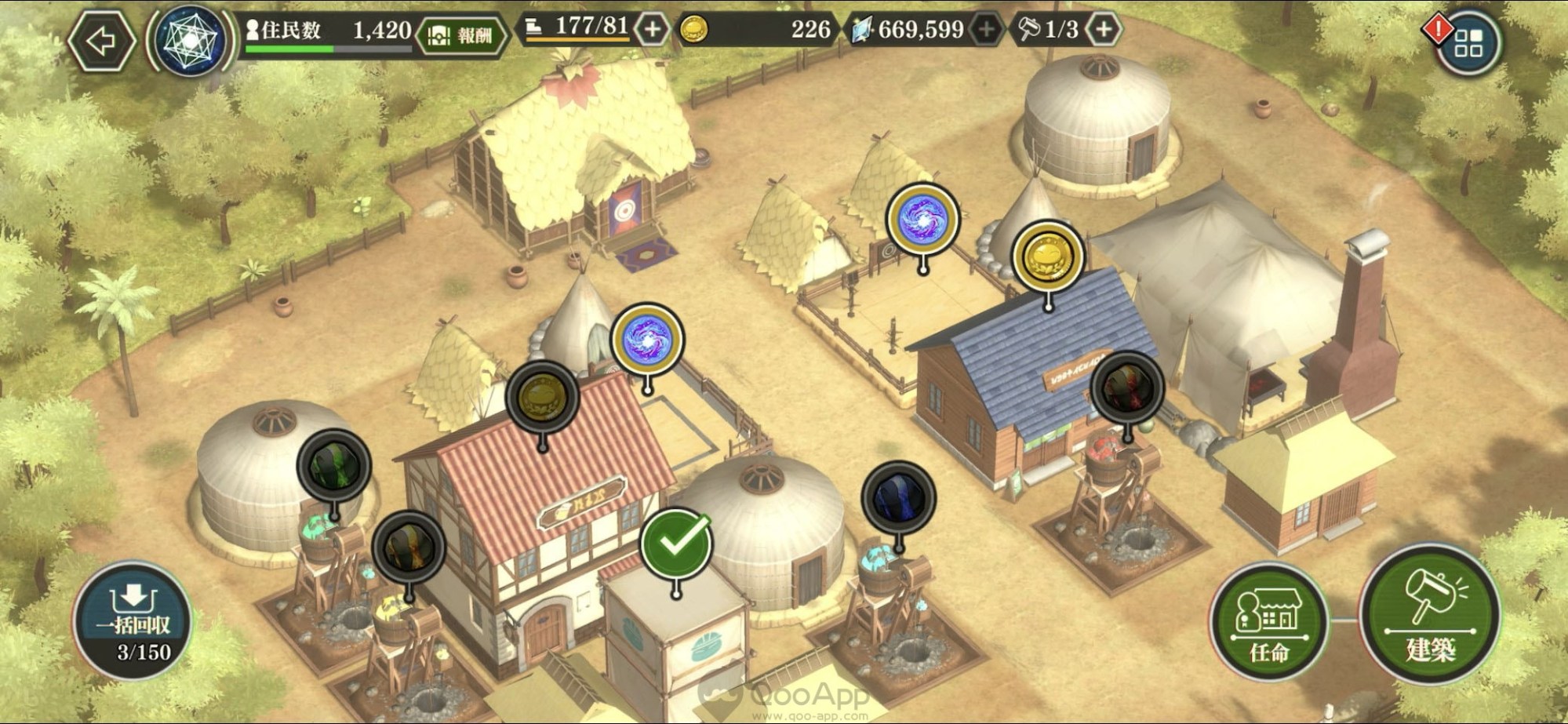Tap the green checkmark completion bubble
The height and width of the screenshot is (724, 1568).
pos(676,544)
